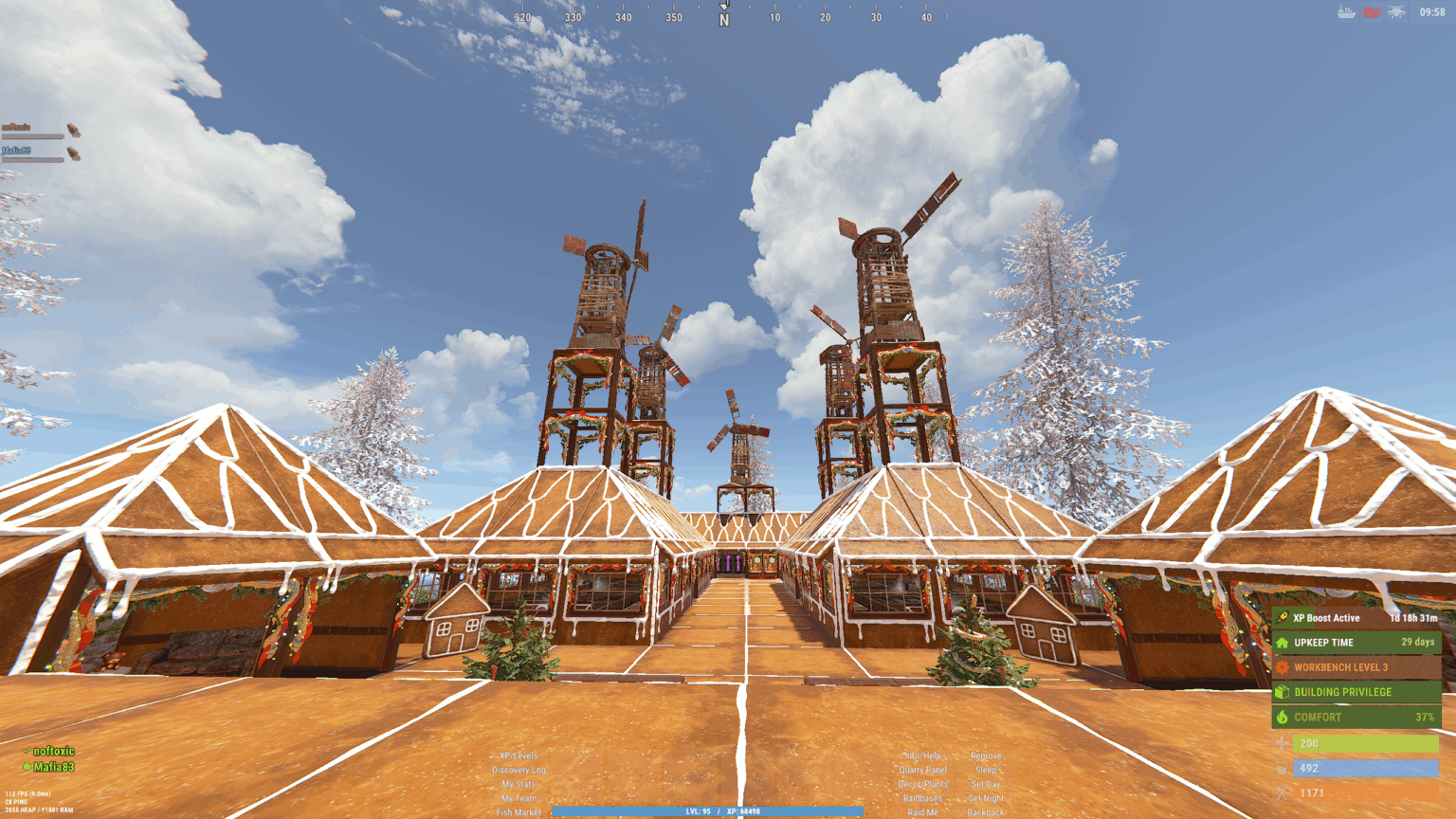The image size is (1456, 819).
Task: Activate Set Night
Action: click(988, 797)
